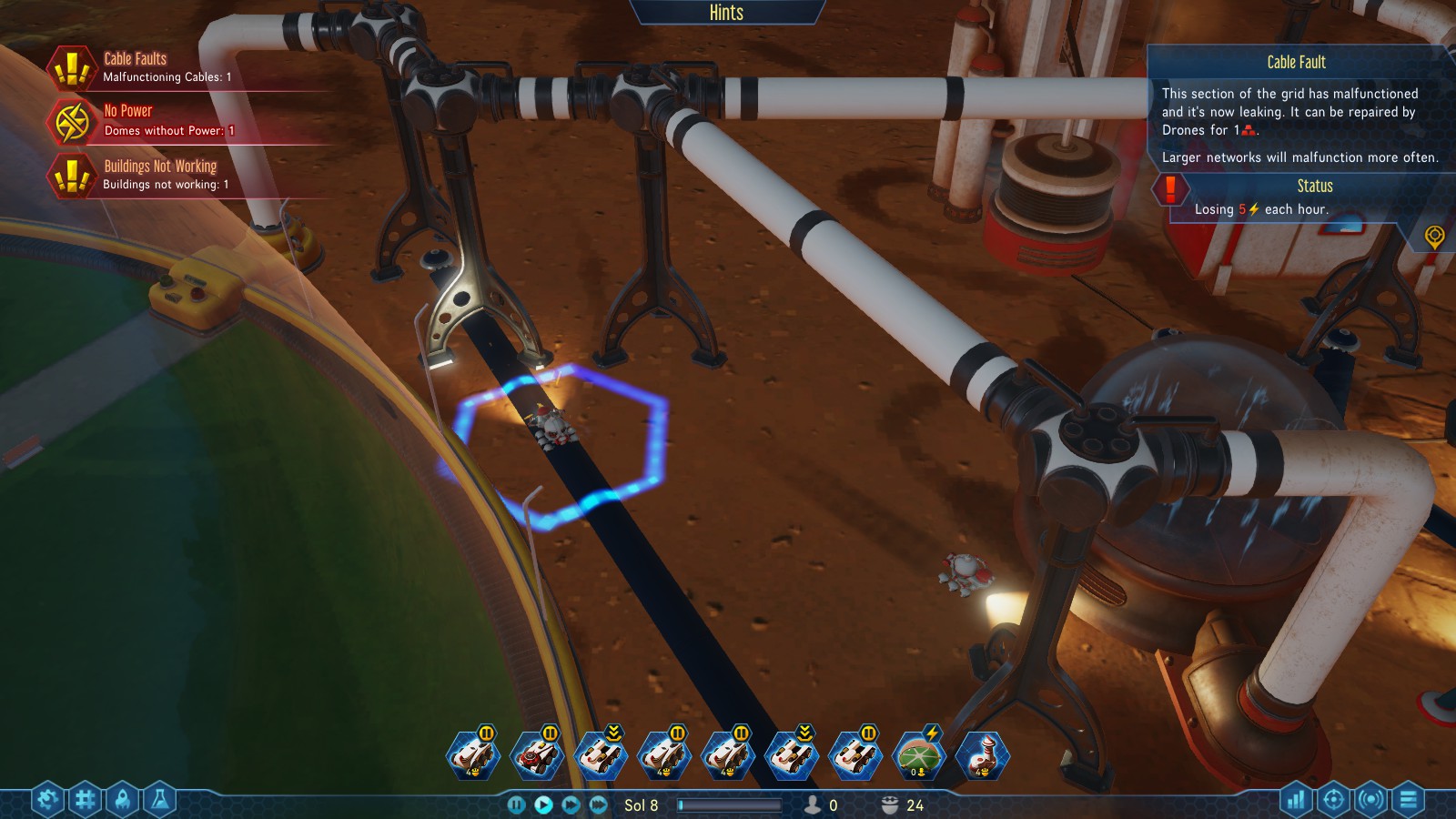Open the crosshair target button
The image size is (1456, 819).
click(1333, 800)
